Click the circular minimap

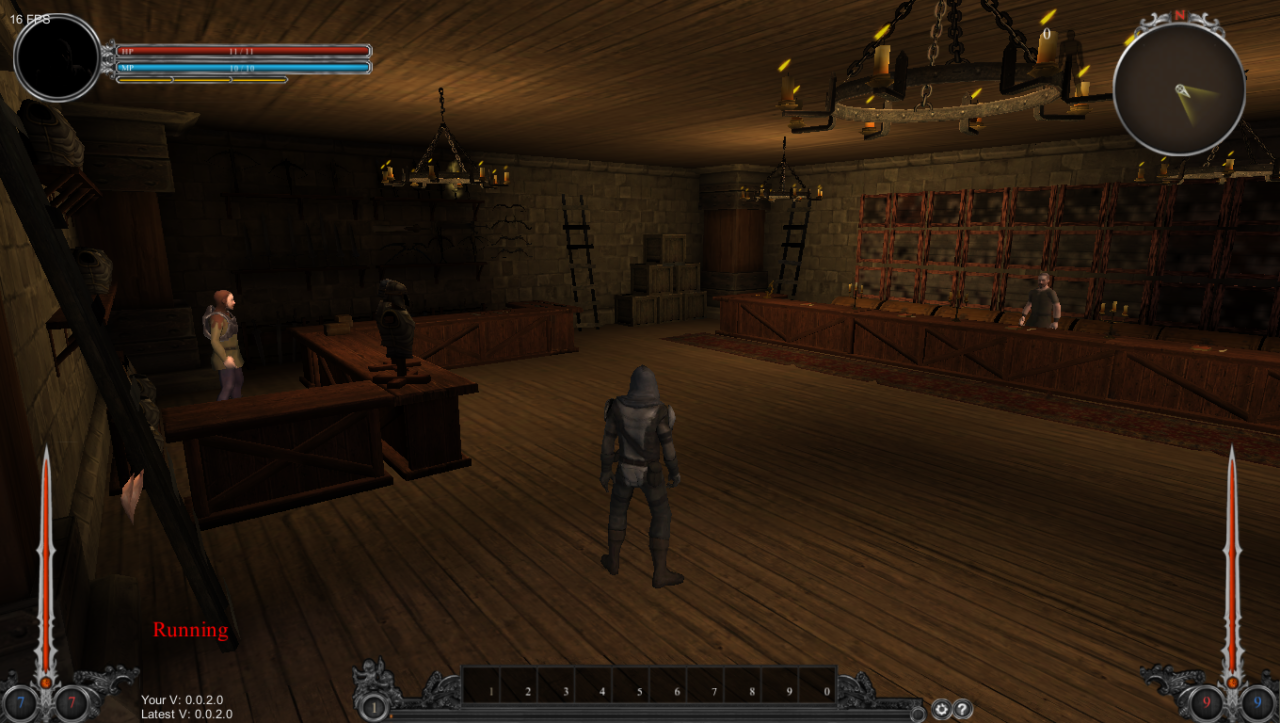coord(1179,90)
